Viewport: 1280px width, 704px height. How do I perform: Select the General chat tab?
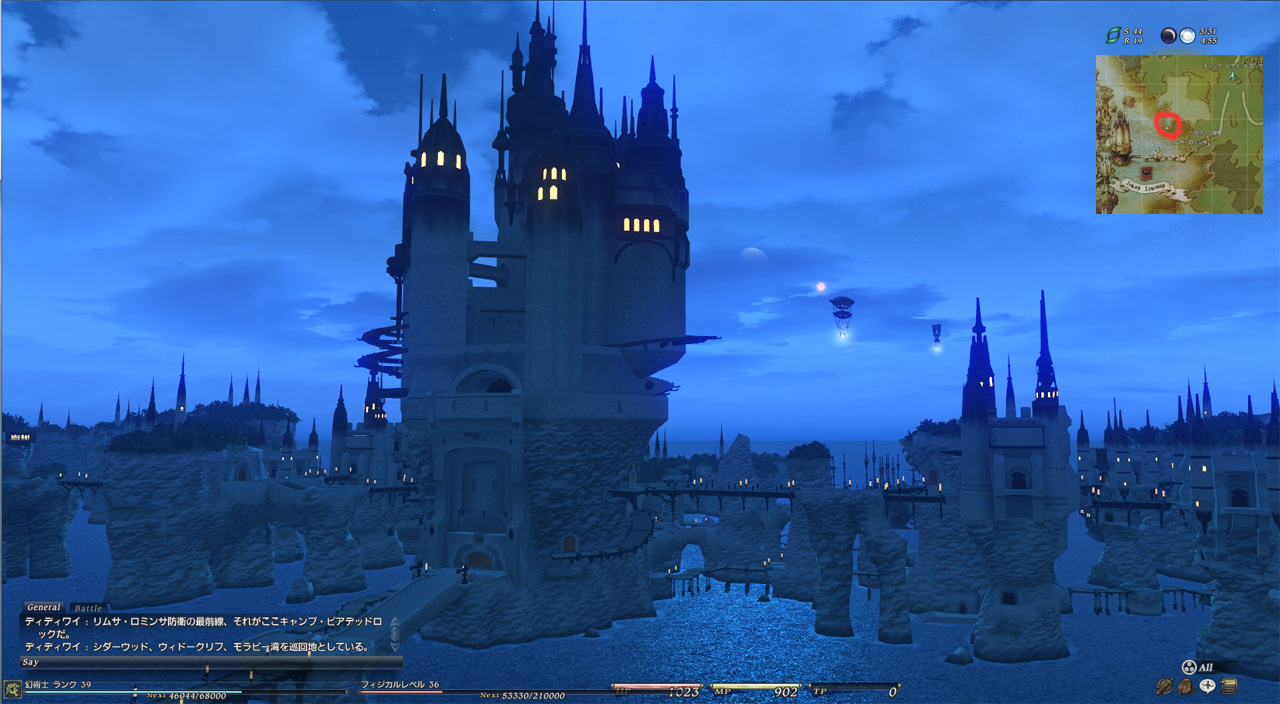pyautogui.click(x=44, y=607)
